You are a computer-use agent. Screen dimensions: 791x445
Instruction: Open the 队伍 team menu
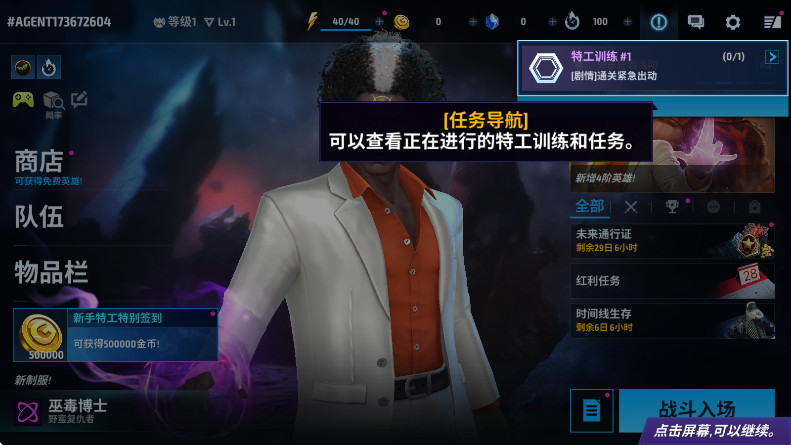pos(39,216)
